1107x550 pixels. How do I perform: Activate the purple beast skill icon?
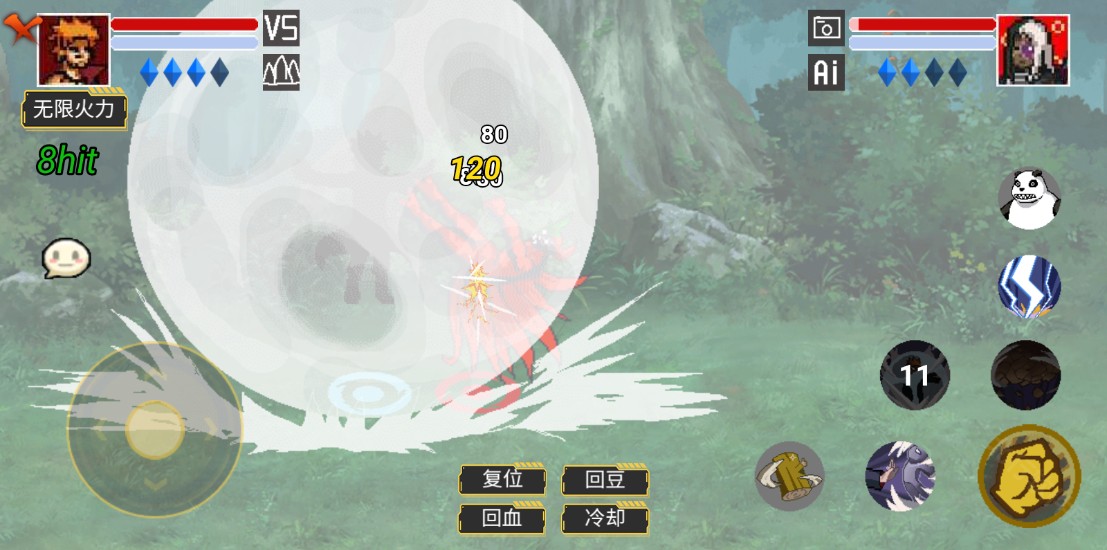pos(900,476)
